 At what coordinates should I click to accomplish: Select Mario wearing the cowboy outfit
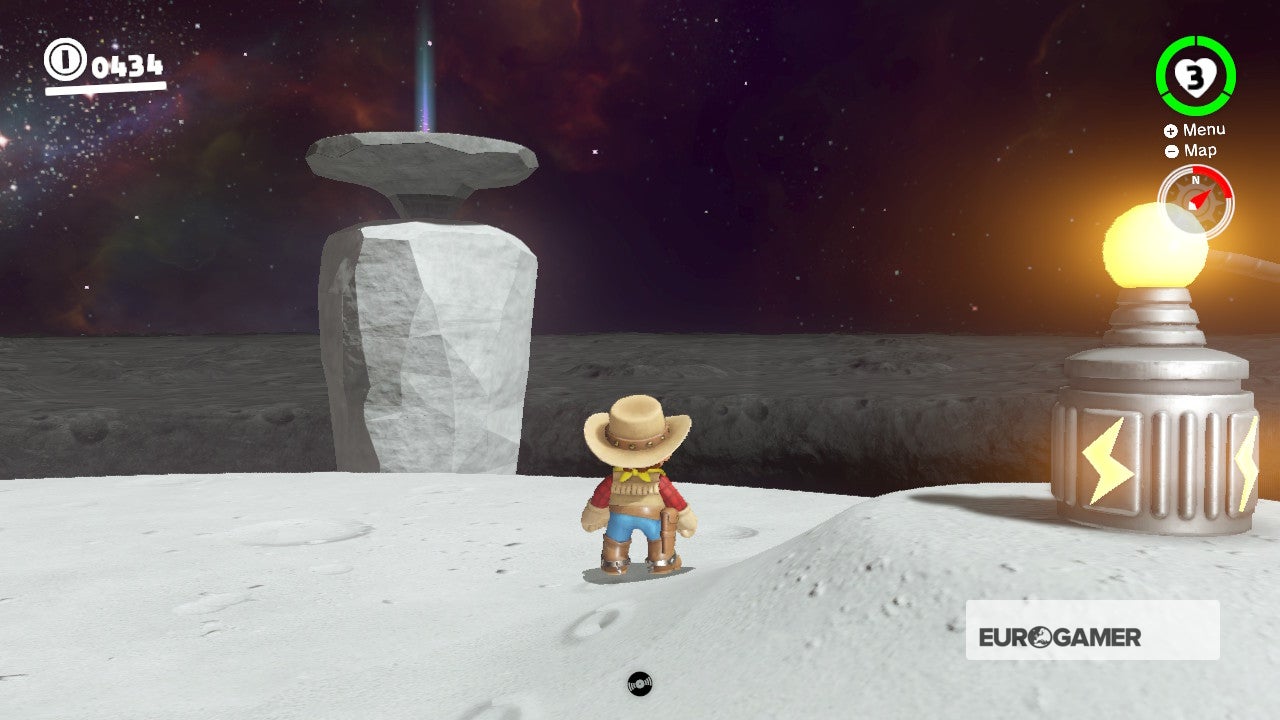(637, 490)
